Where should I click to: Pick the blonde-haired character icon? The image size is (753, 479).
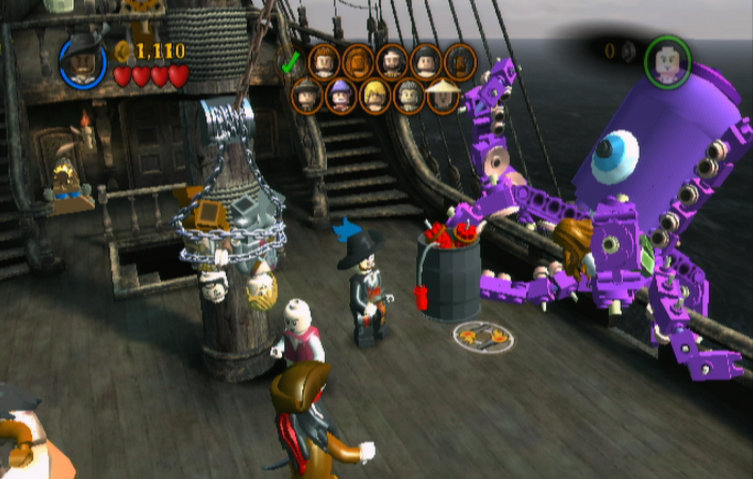(x=374, y=96)
